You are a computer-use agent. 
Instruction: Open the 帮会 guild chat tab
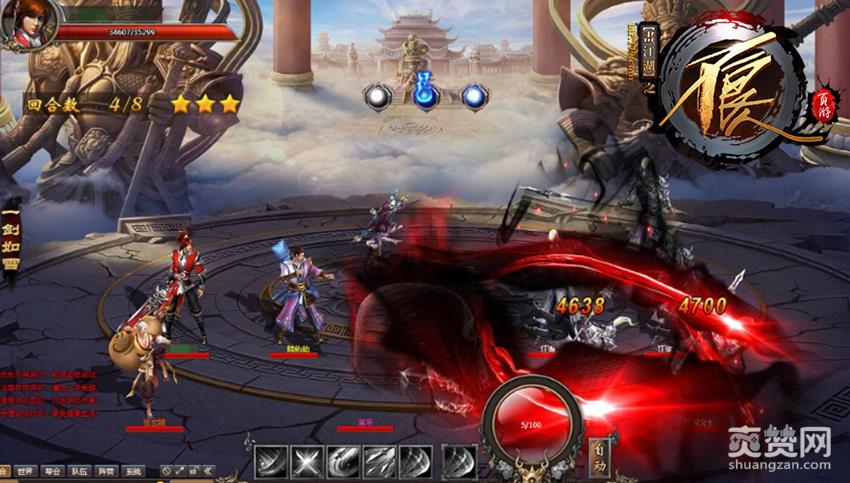53,471
